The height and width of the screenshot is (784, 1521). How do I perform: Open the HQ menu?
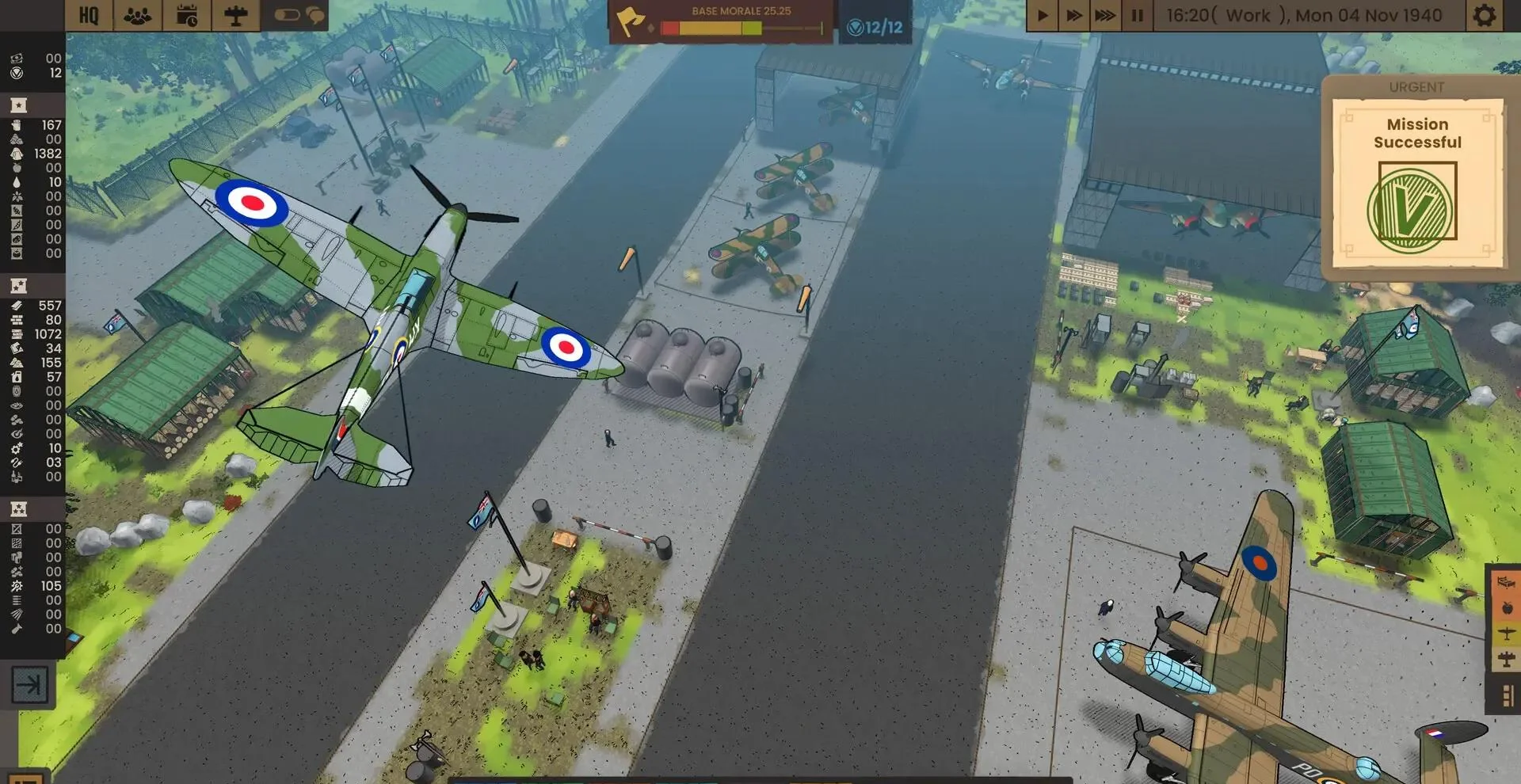(89, 15)
